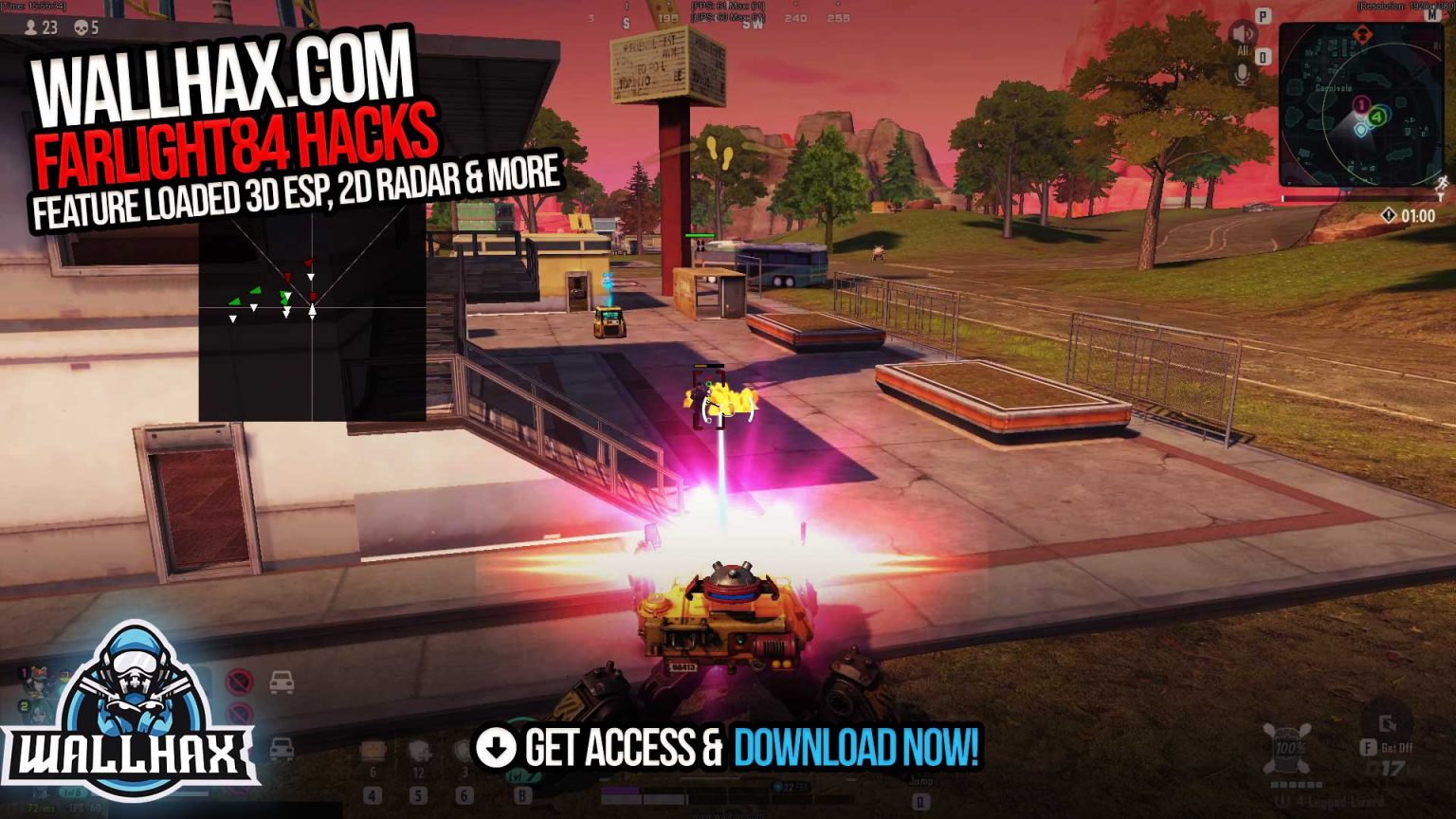This screenshot has width=1456, height=819.
Task: Toggle the P indicator above the minimap
Action: tap(1262, 16)
